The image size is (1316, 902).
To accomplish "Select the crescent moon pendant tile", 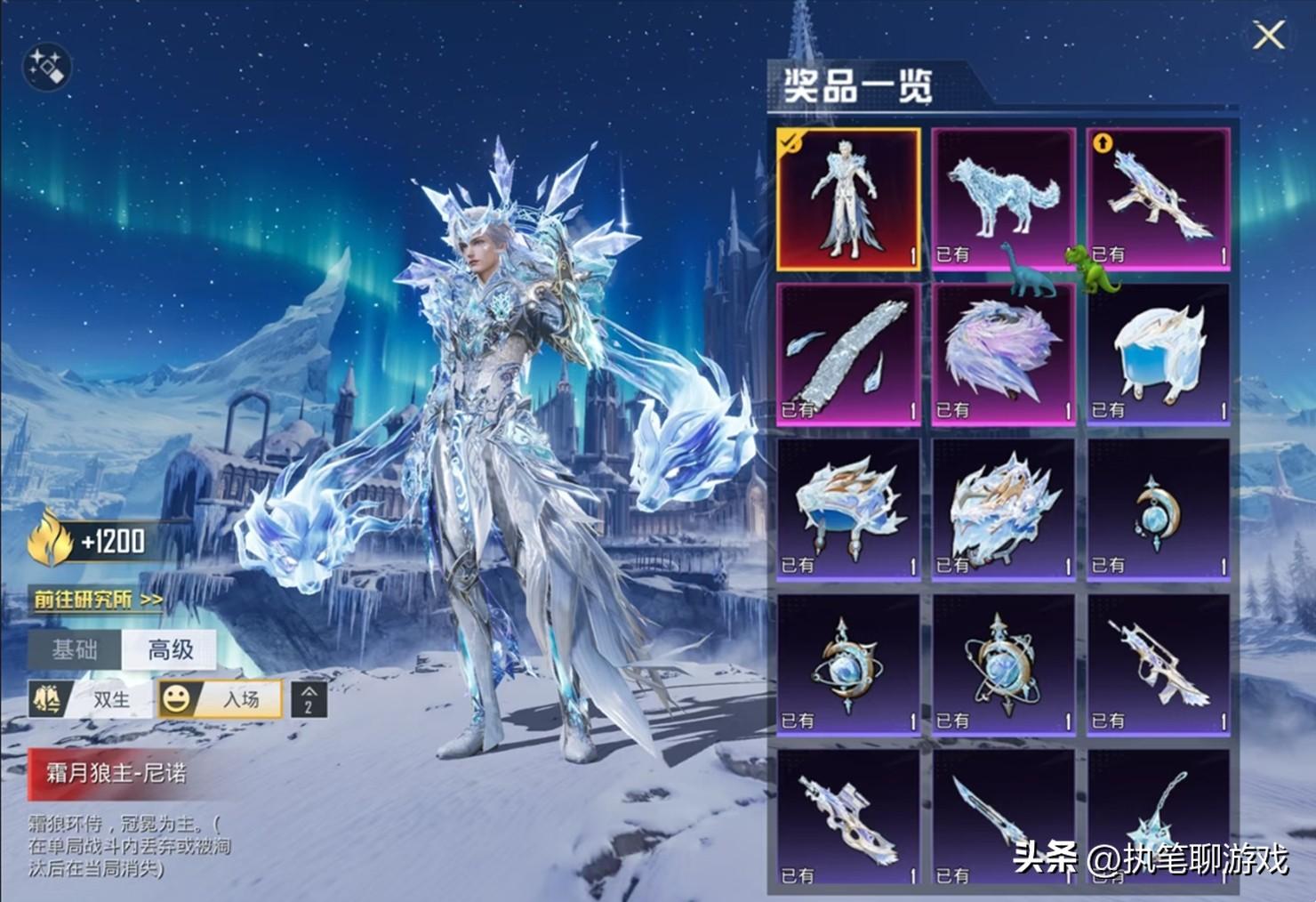I will (1158, 509).
